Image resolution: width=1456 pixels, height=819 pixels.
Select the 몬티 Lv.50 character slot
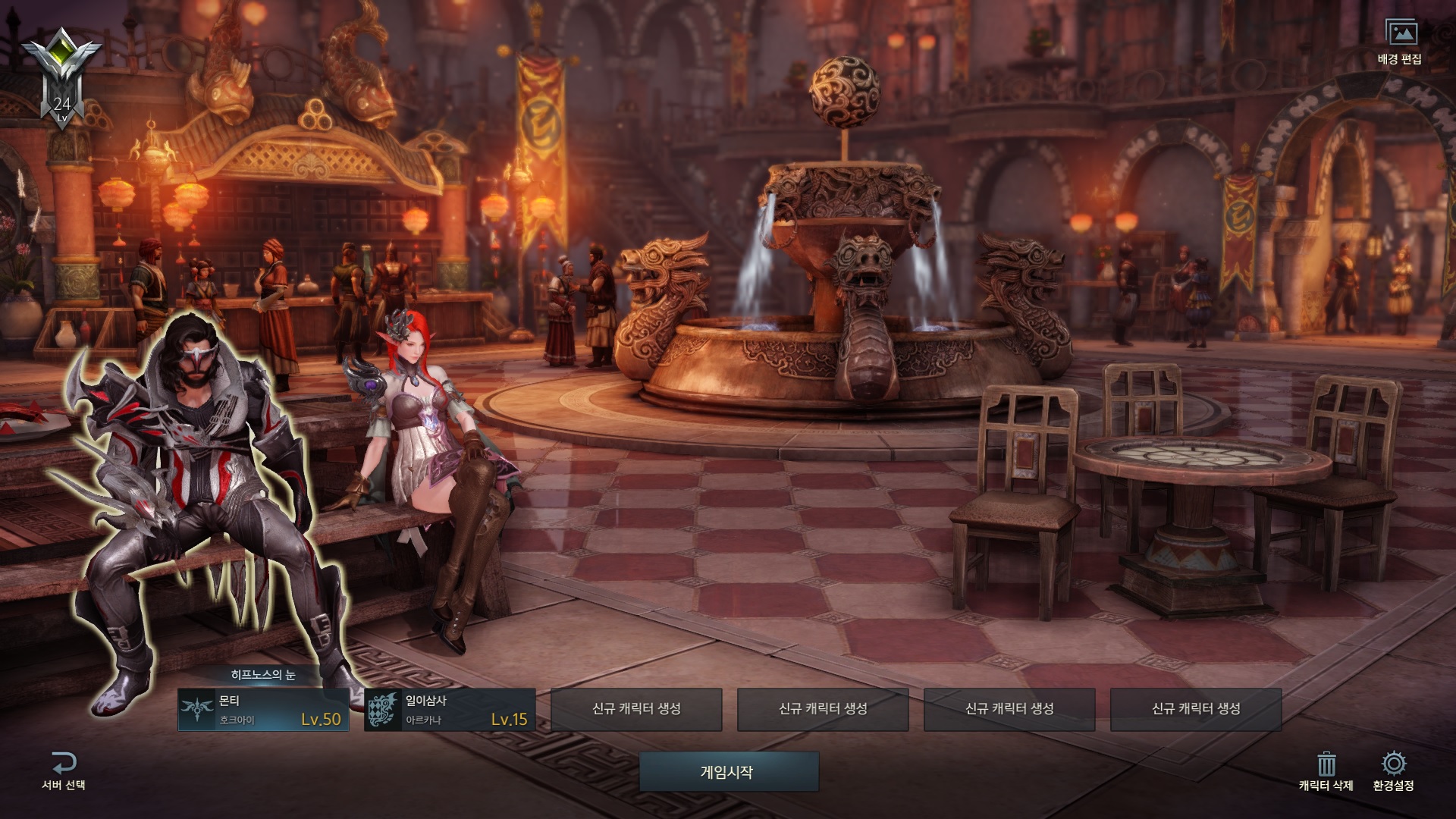[263, 710]
